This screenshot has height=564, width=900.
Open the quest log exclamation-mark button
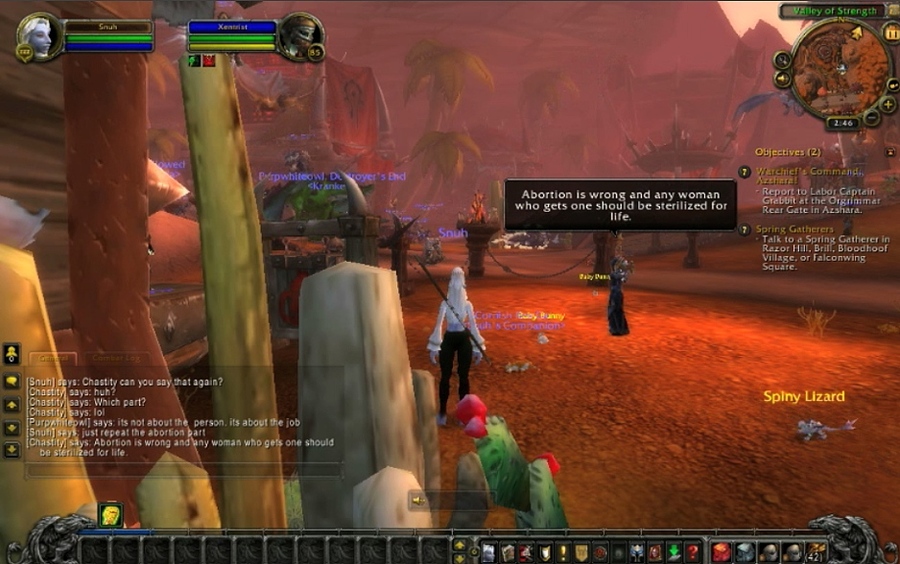(x=563, y=552)
